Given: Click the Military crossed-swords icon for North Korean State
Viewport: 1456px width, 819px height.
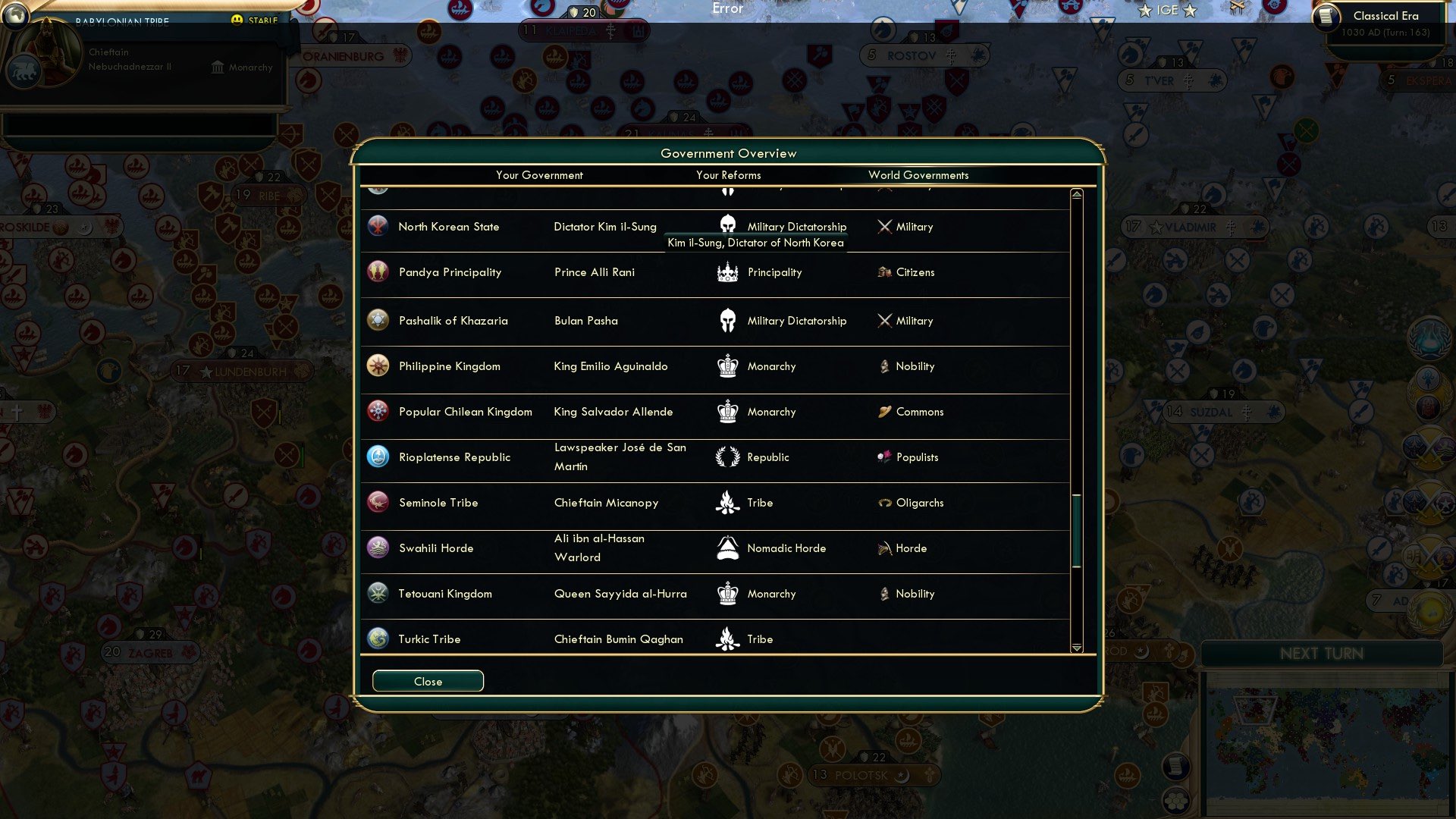Looking at the screenshot, I should [883, 226].
